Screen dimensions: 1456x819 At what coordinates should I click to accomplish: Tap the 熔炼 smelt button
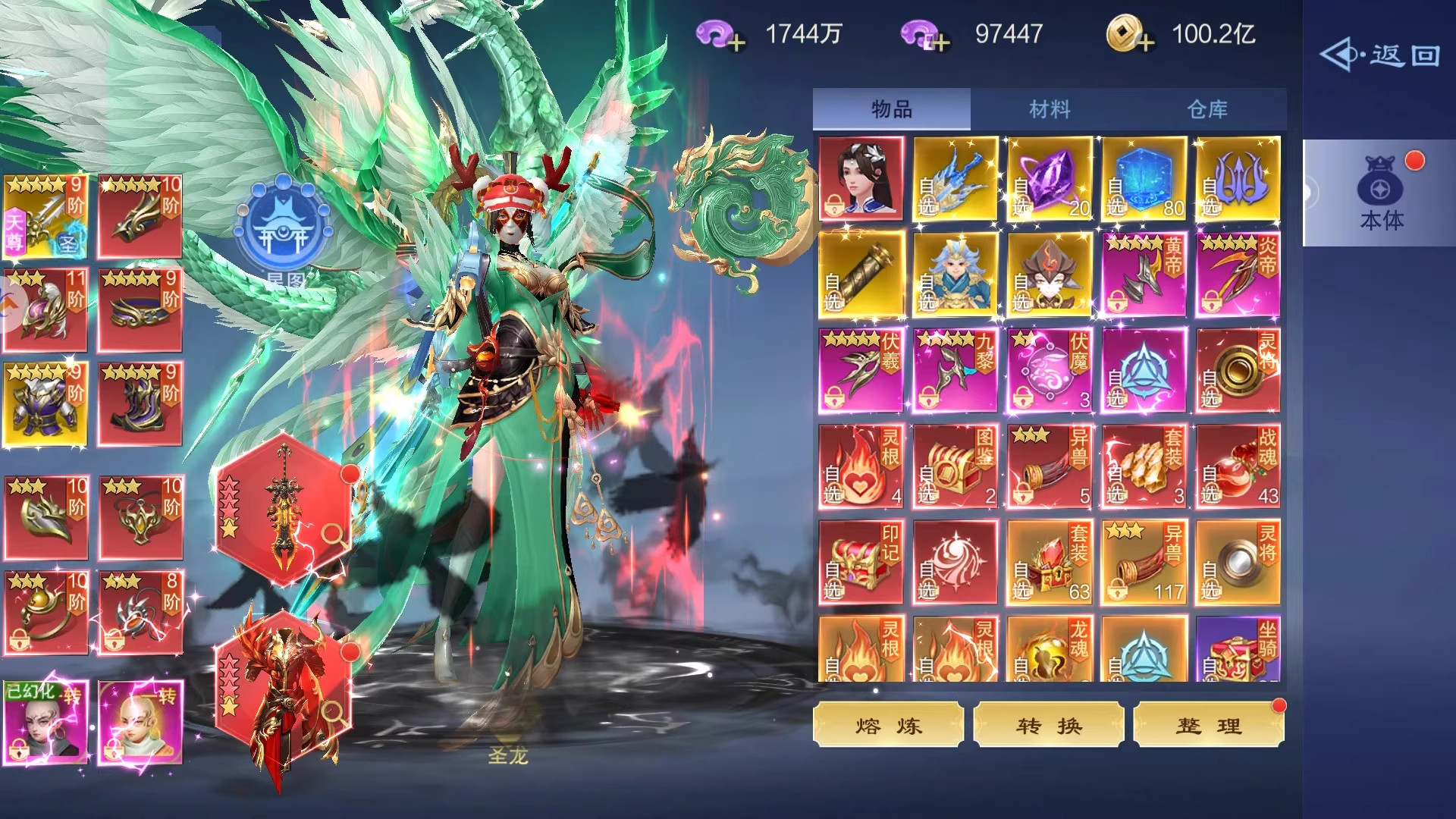click(x=888, y=726)
